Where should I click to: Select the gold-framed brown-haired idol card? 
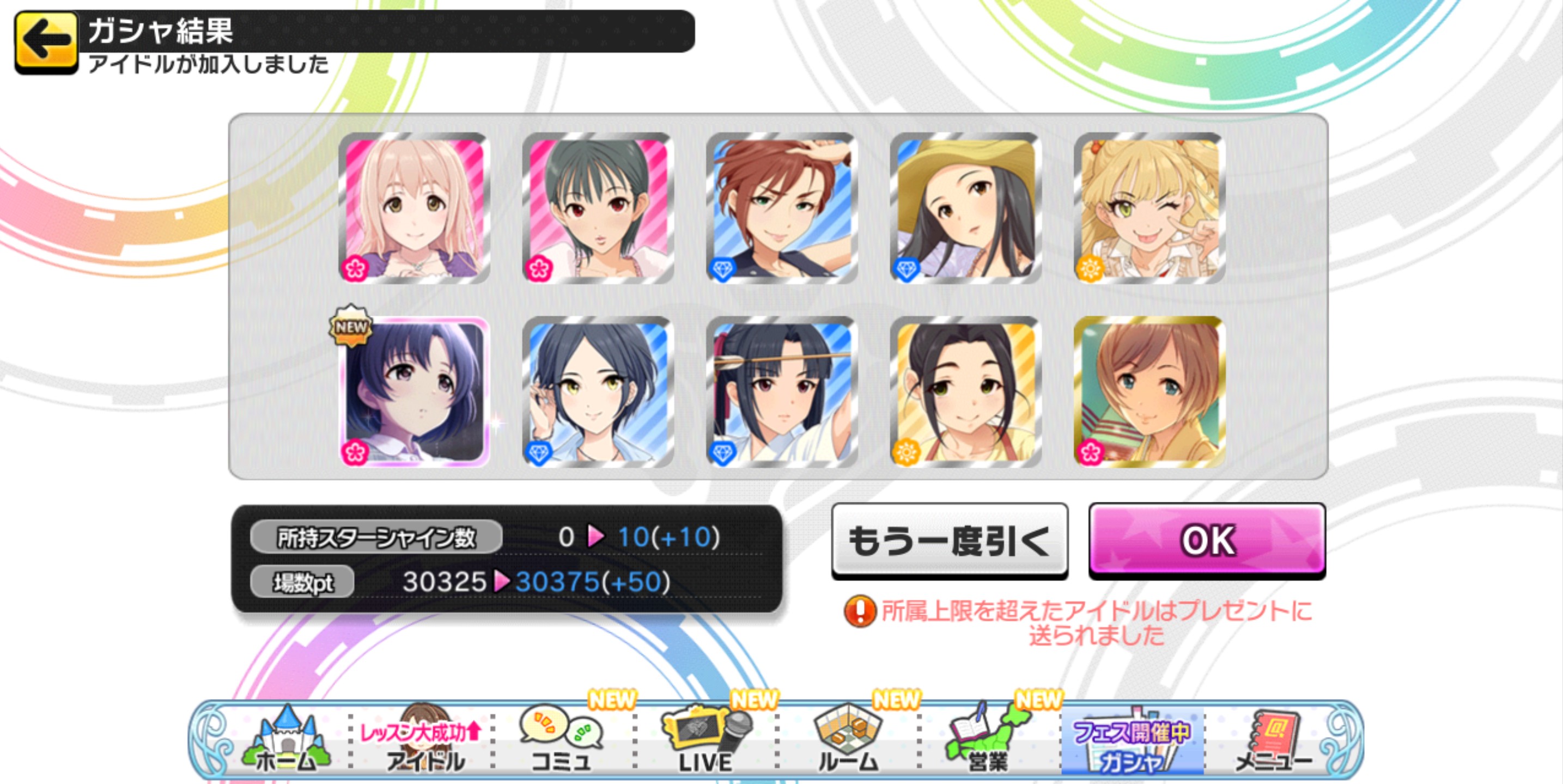[x=1149, y=391]
